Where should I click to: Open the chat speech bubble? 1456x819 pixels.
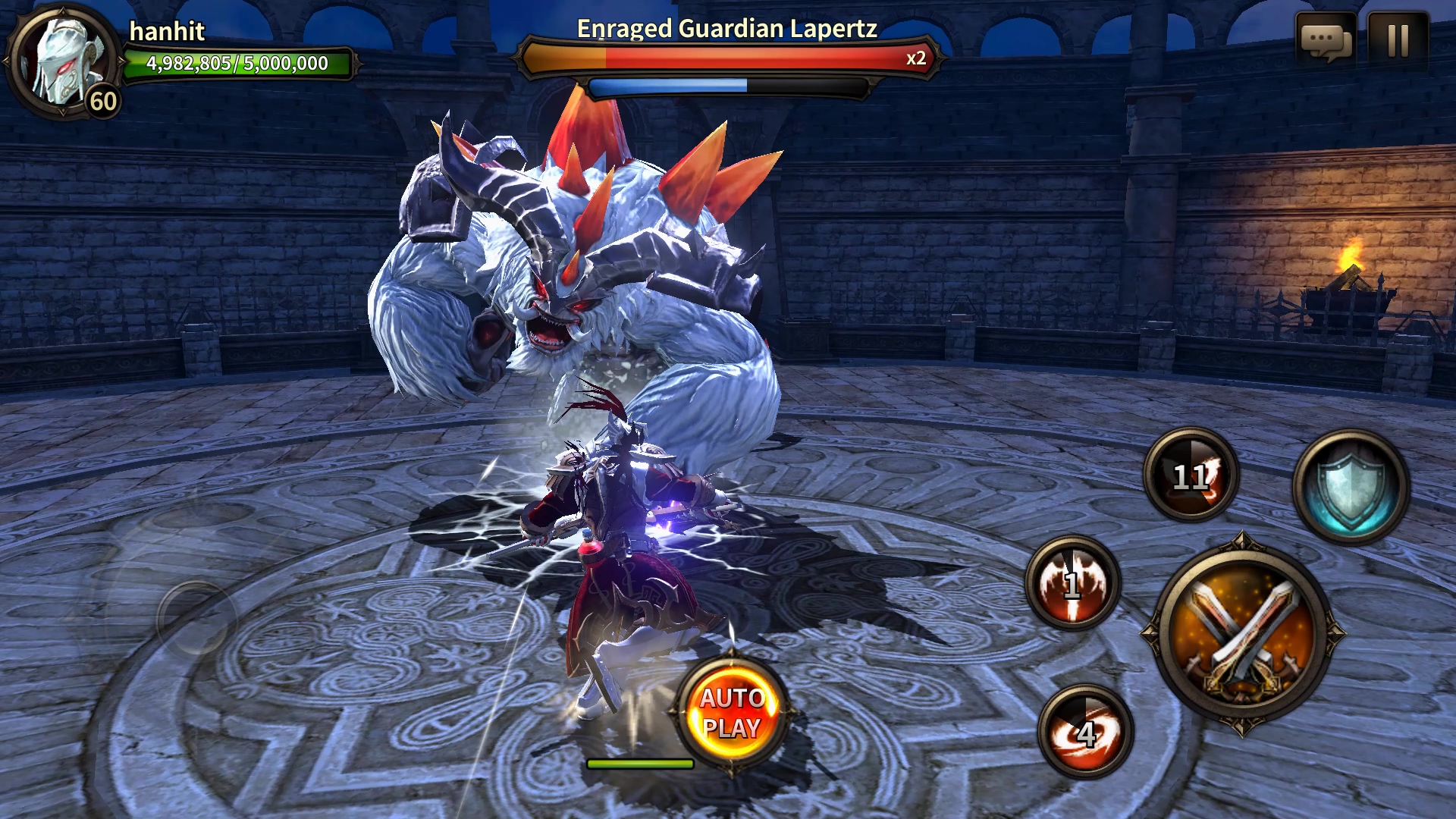tap(1325, 40)
